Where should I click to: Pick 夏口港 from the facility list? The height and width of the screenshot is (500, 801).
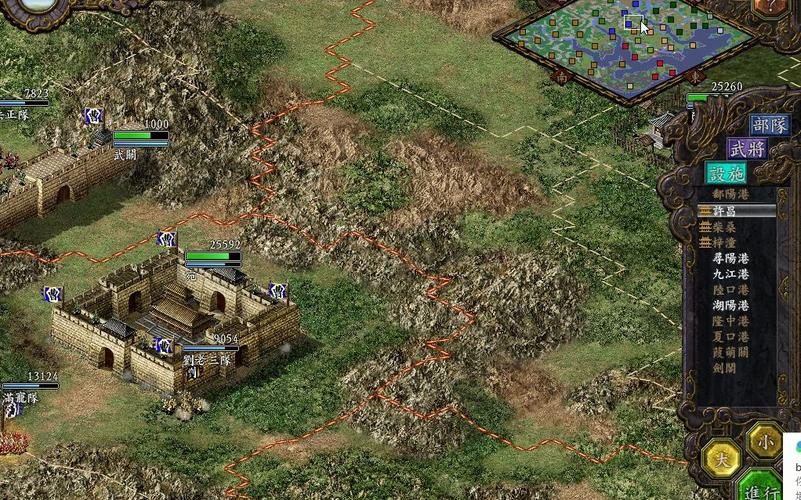(x=730, y=336)
